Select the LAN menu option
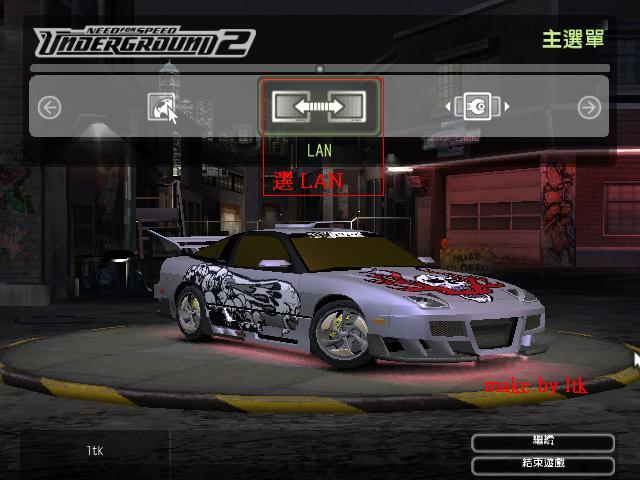 point(321,106)
